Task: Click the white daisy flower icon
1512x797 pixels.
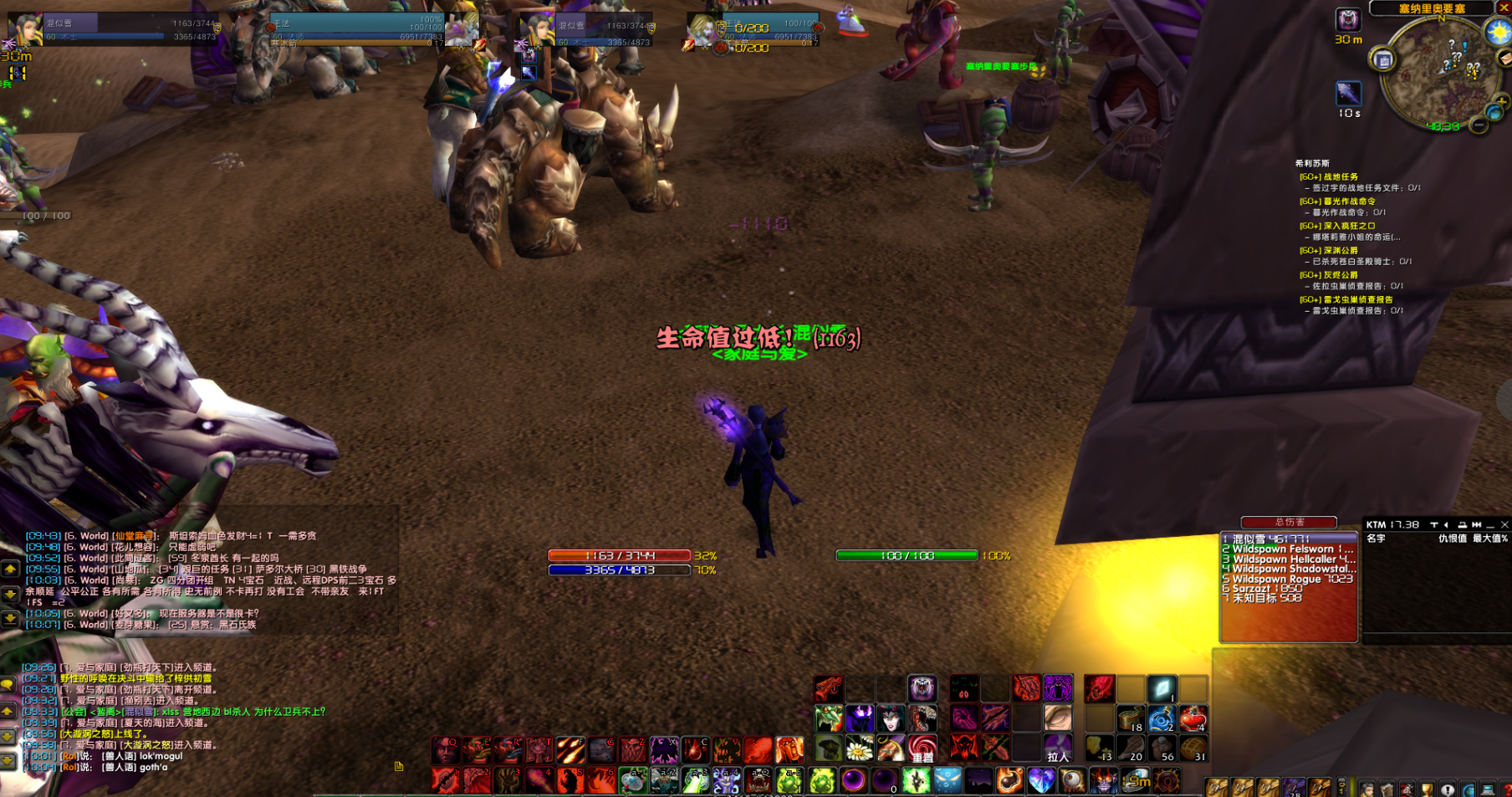Action: pyautogui.click(x=860, y=748)
